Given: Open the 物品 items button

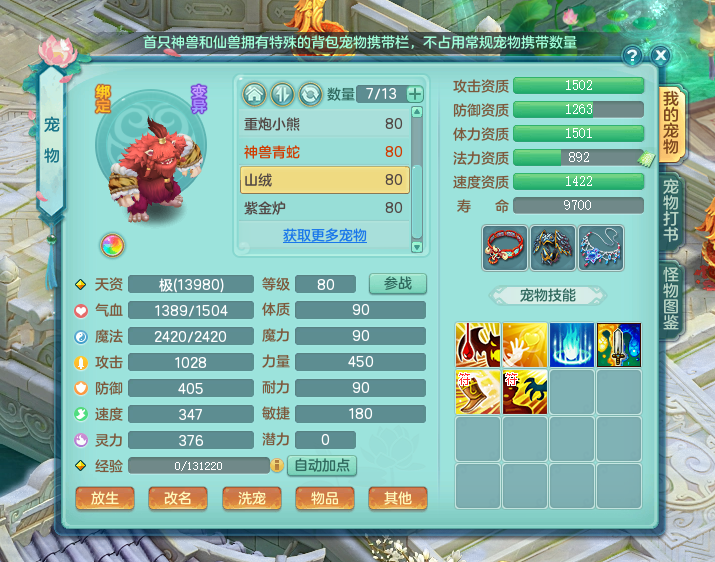Looking at the screenshot, I should [324, 498].
